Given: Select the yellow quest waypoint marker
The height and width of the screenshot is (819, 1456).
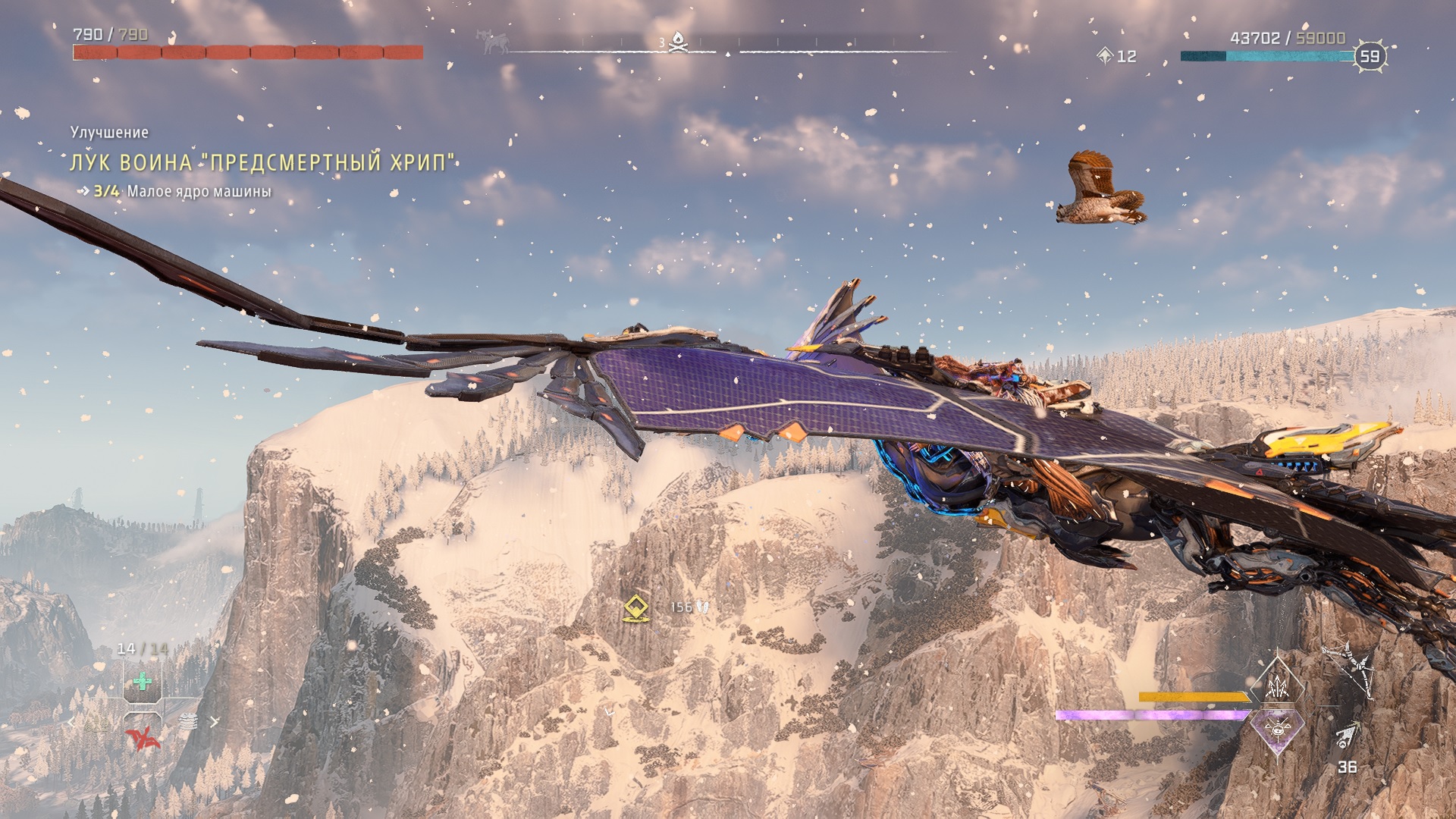Looking at the screenshot, I should click(635, 608).
